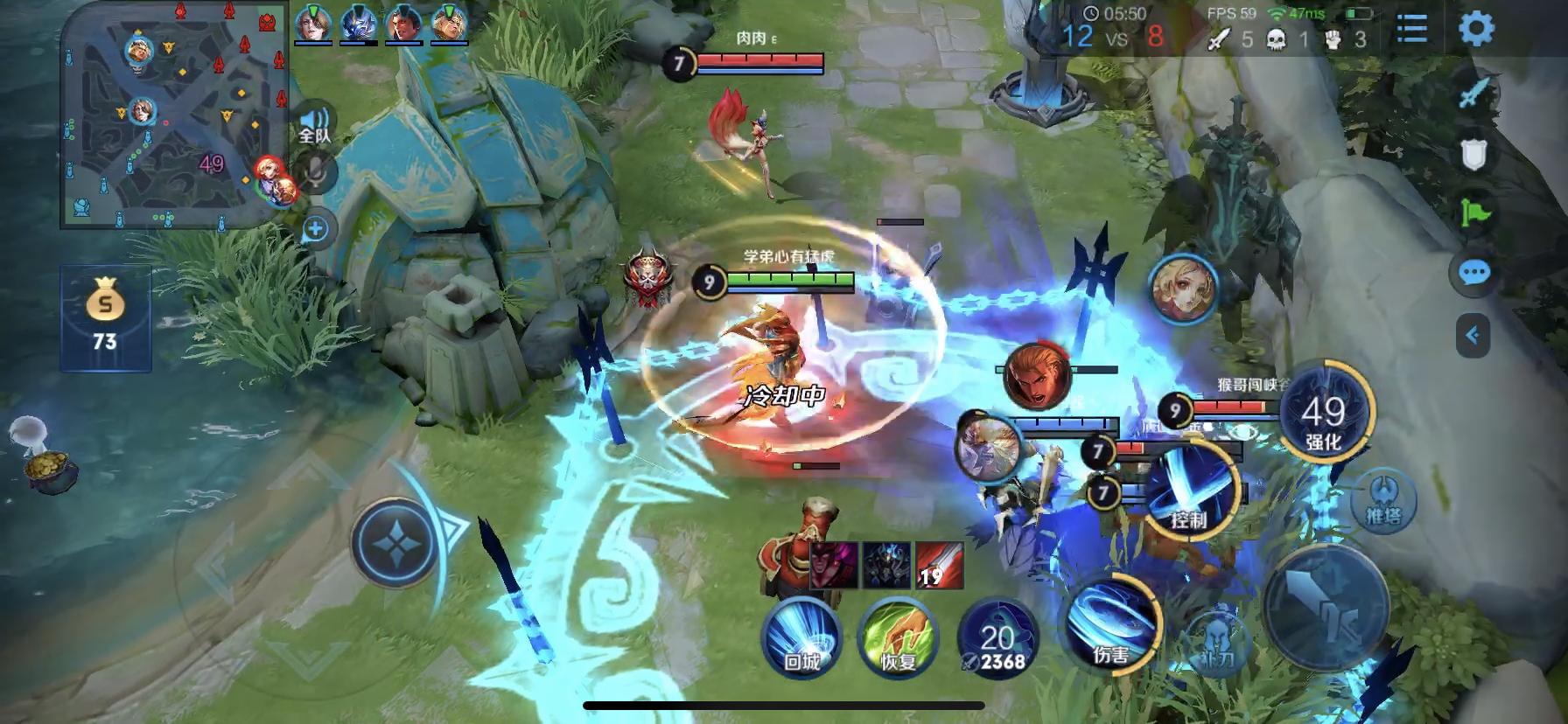Open the quick chat bubble
This screenshot has height=724, width=1568.
click(1474, 273)
